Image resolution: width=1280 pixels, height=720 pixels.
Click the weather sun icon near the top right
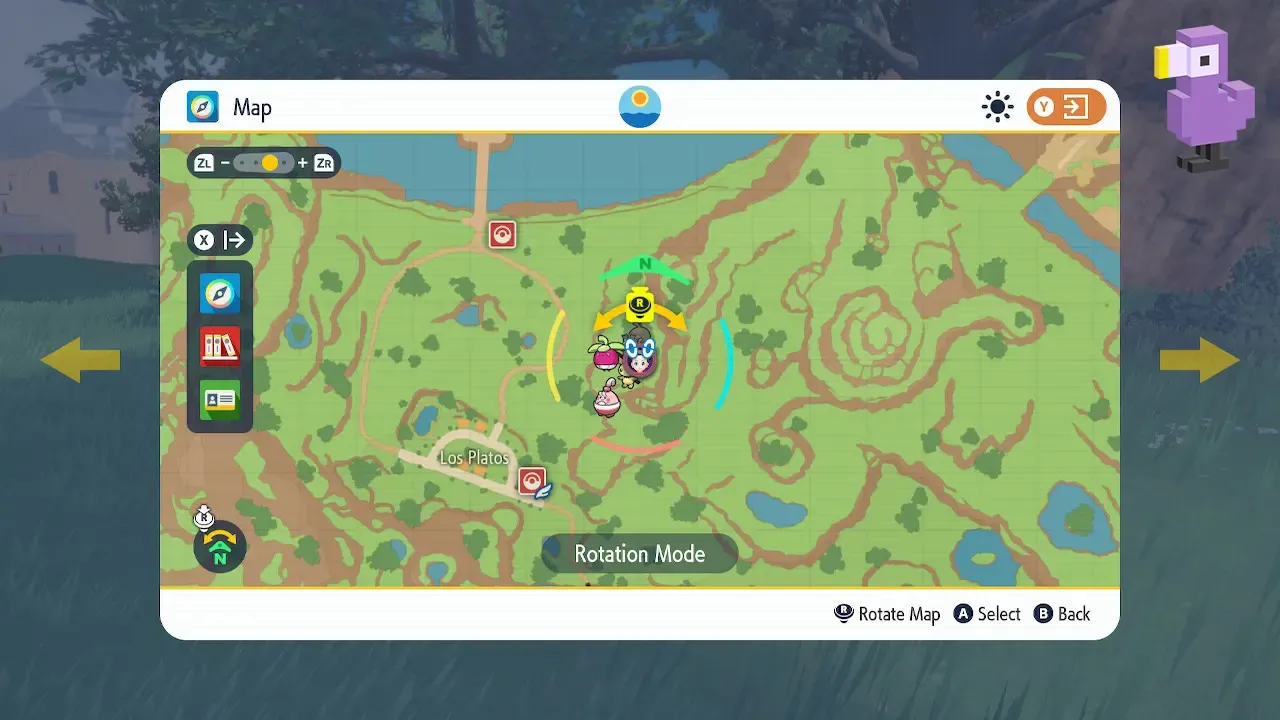(997, 106)
